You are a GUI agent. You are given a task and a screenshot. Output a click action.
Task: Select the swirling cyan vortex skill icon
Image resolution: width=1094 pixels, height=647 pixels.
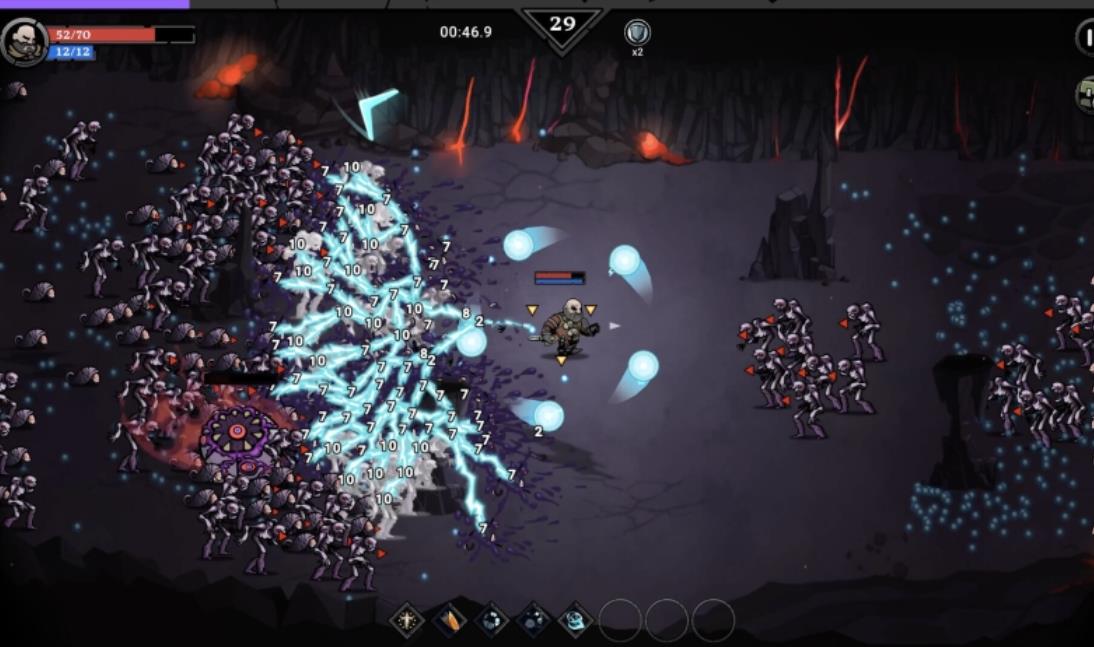(x=576, y=620)
